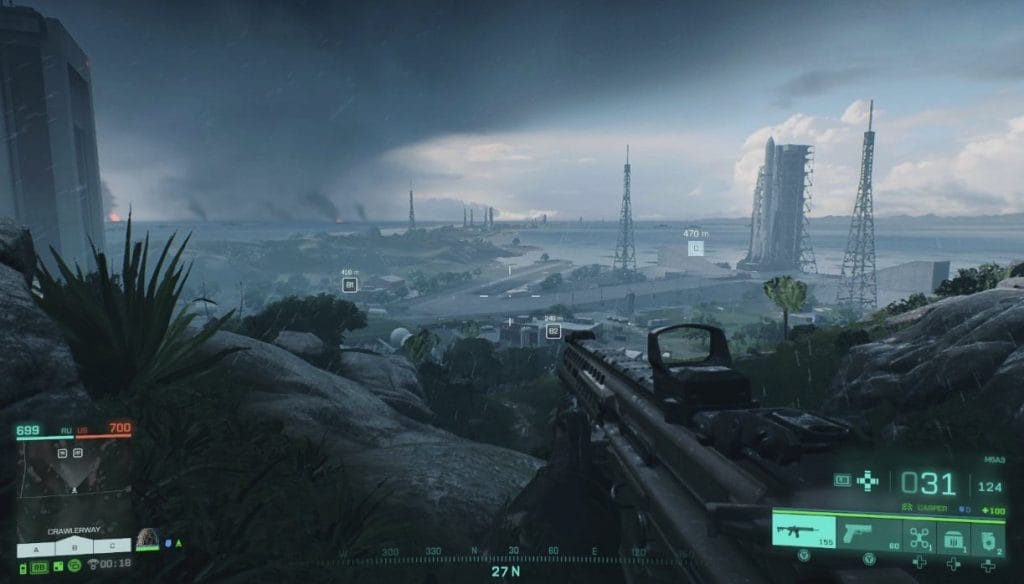The height and width of the screenshot is (584, 1024).
Task: Click the B1 objective marker
Action: pyautogui.click(x=349, y=284)
